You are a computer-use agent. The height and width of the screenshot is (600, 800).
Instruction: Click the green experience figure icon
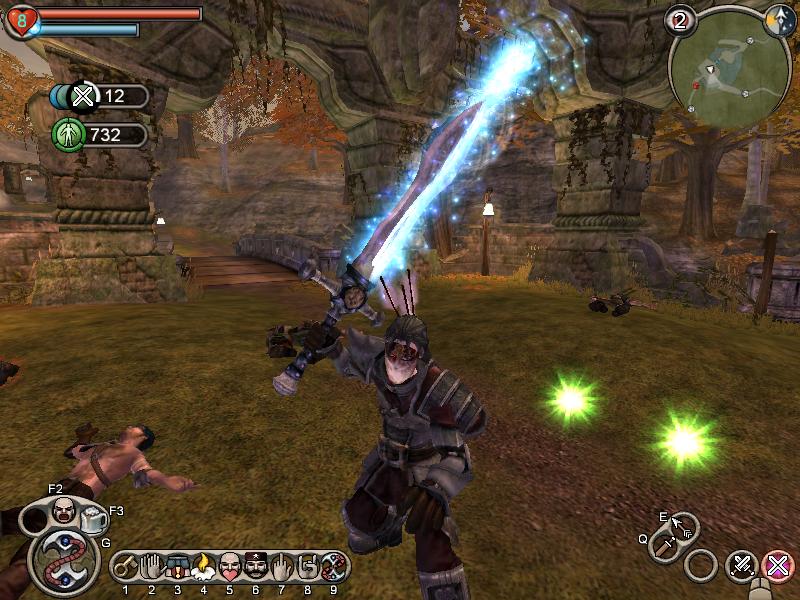(x=66, y=134)
